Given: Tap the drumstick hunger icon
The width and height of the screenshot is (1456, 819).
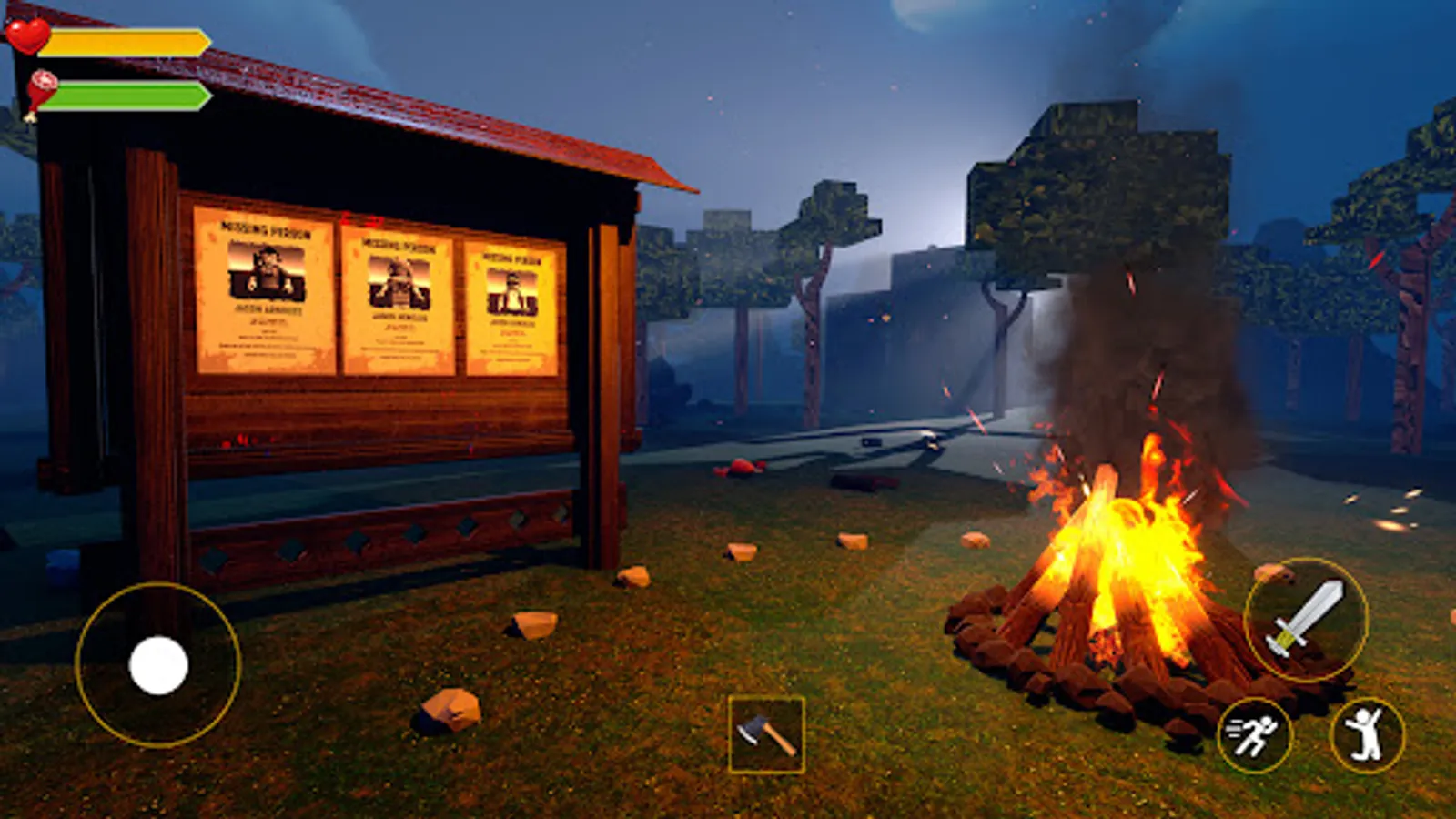Looking at the screenshot, I should click(x=41, y=86).
